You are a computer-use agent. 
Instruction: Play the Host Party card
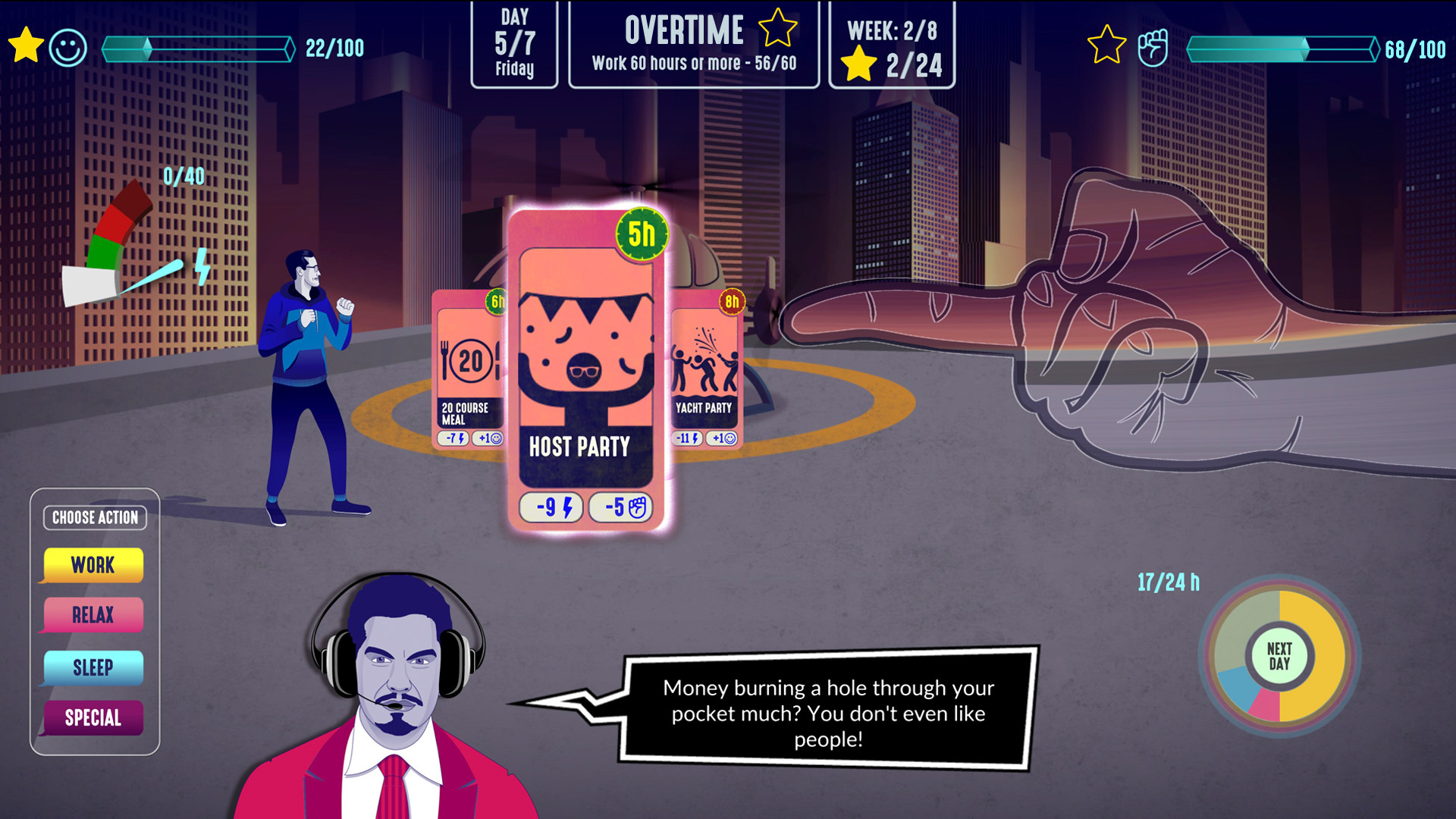pyautogui.click(x=585, y=372)
